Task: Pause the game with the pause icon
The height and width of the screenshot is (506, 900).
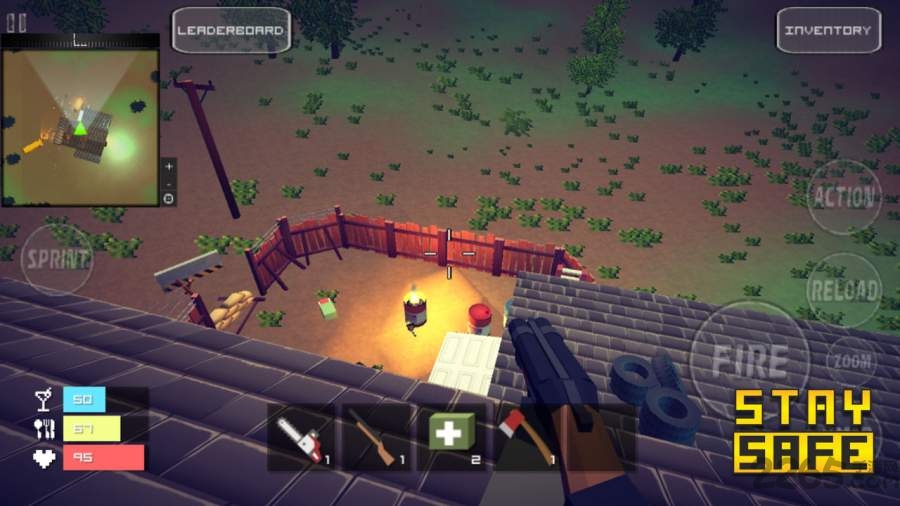Action: (16, 23)
